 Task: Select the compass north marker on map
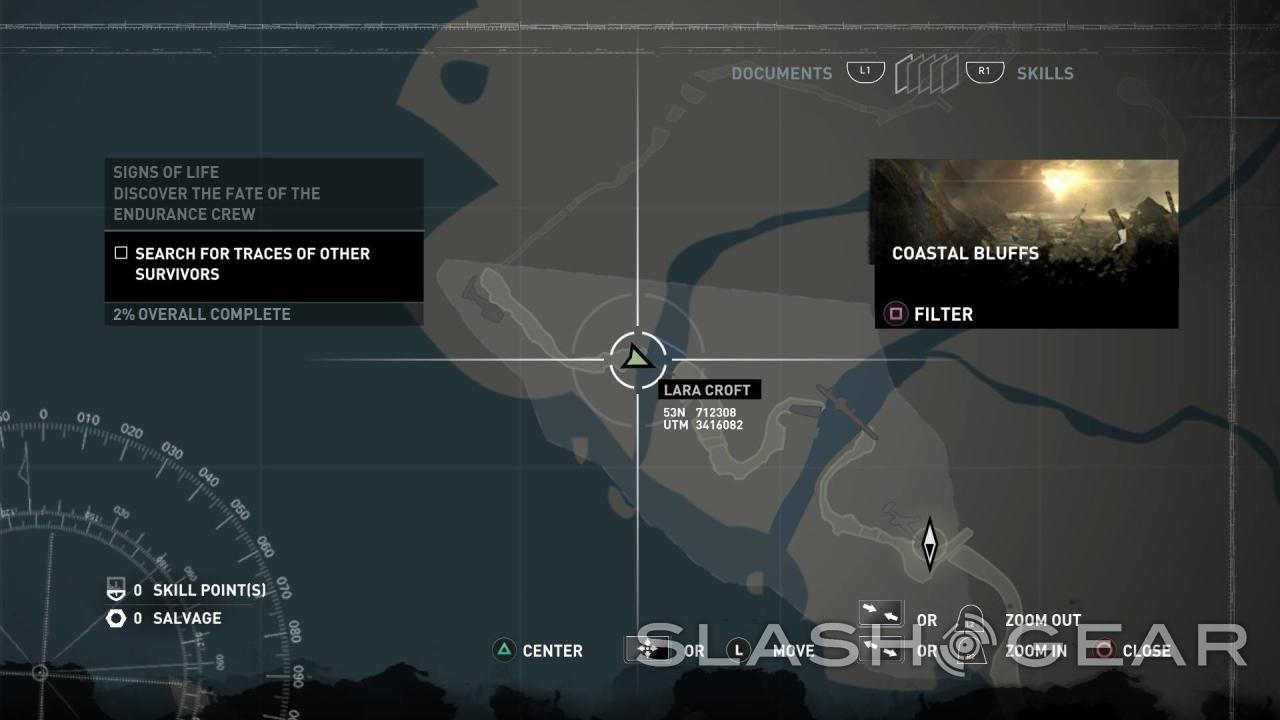[x=929, y=544]
